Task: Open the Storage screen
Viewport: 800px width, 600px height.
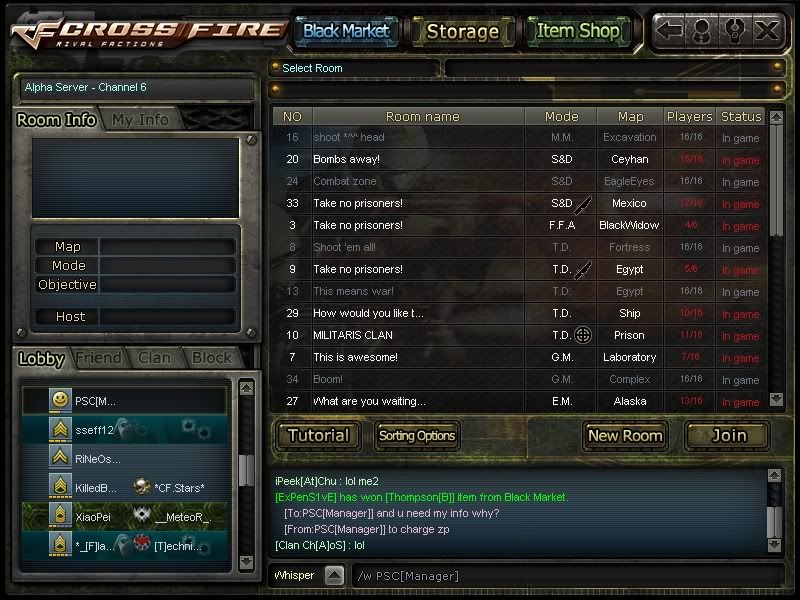Action: pyautogui.click(x=462, y=31)
